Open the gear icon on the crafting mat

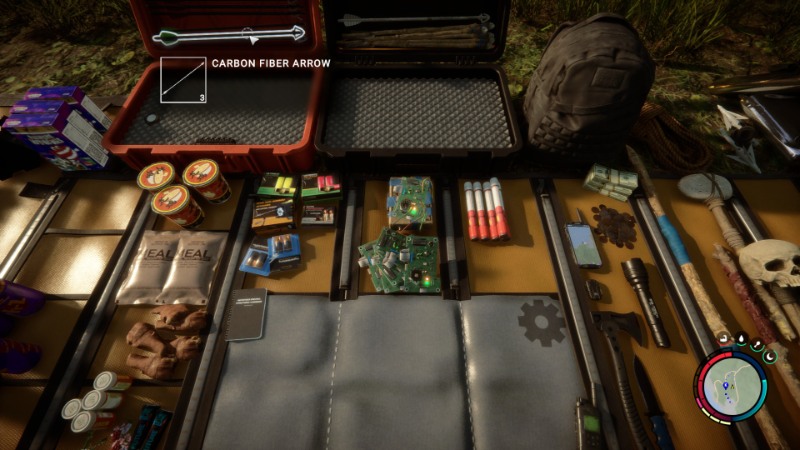click(541, 321)
